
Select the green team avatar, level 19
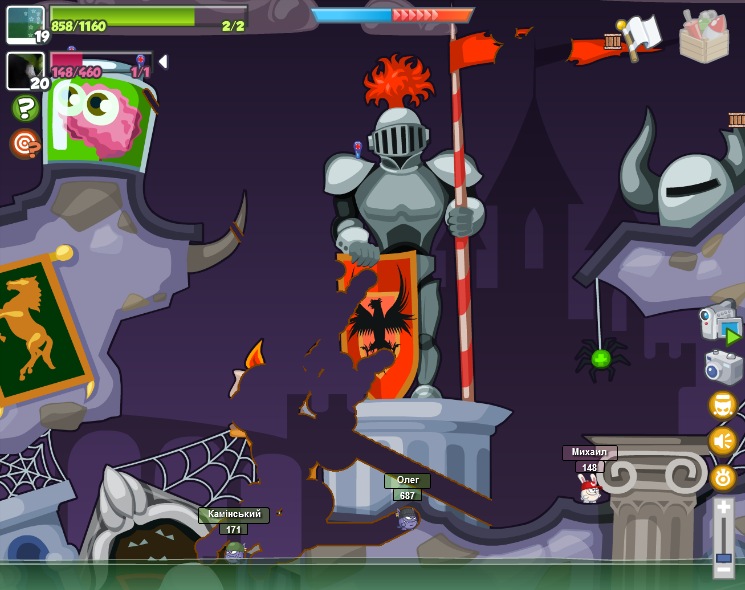point(25,24)
